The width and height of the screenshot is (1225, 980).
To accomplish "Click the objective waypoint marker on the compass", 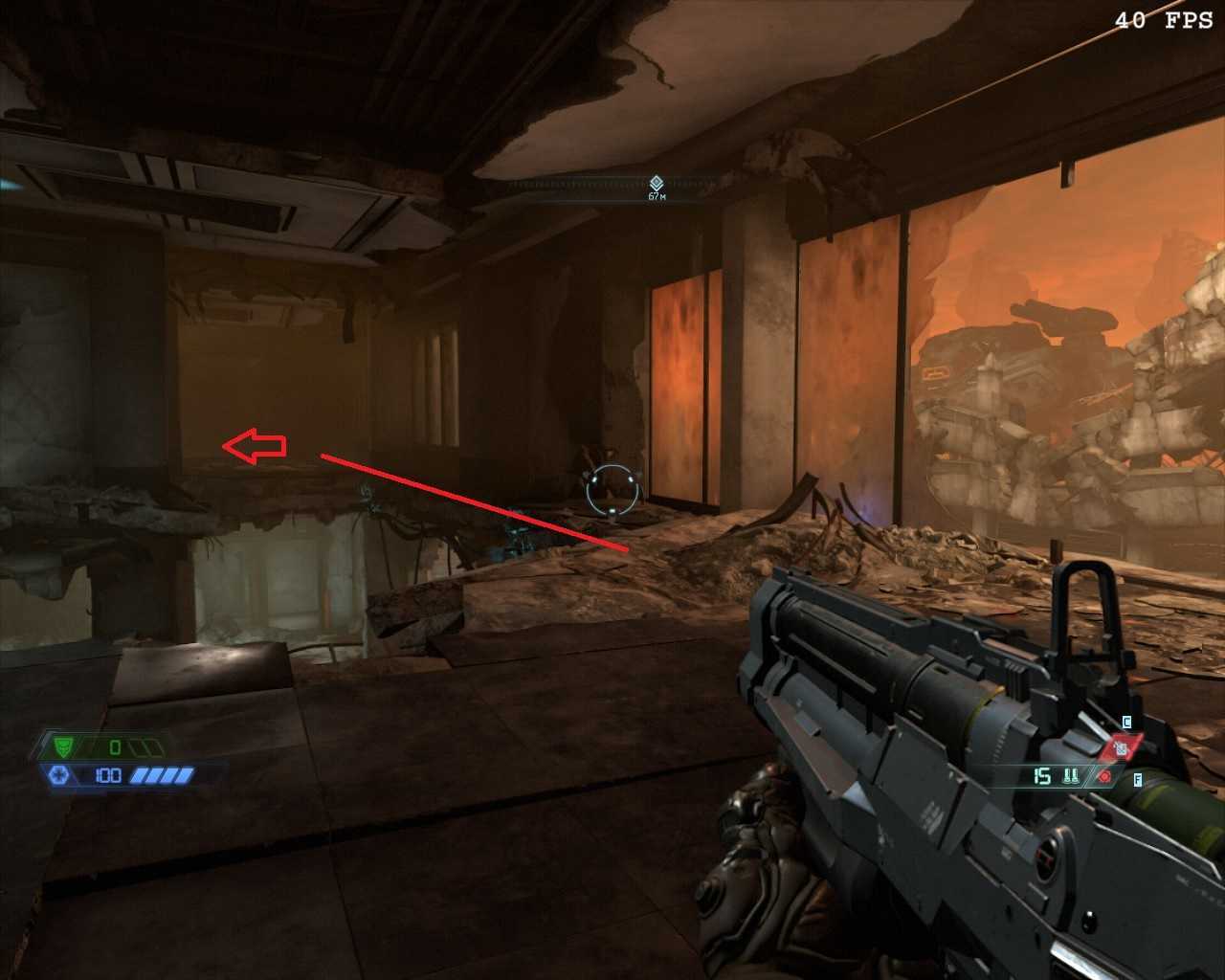I will [657, 183].
